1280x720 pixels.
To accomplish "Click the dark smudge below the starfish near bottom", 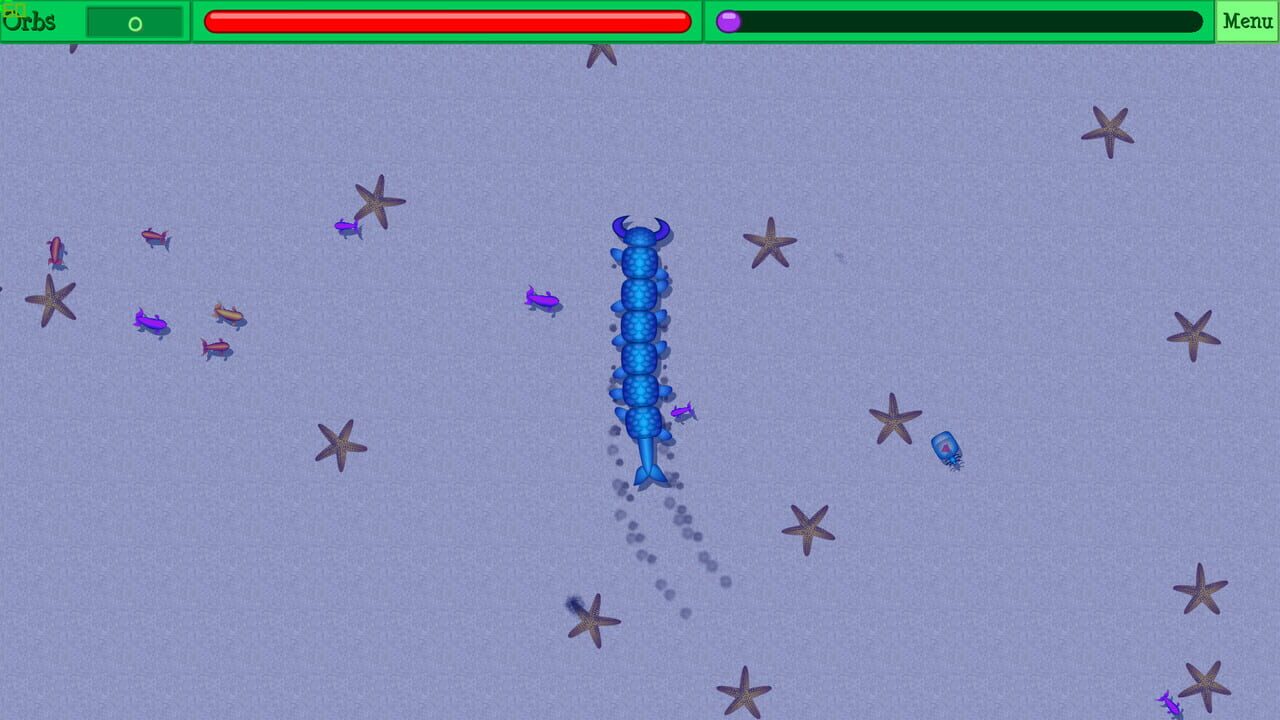I will (x=571, y=602).
